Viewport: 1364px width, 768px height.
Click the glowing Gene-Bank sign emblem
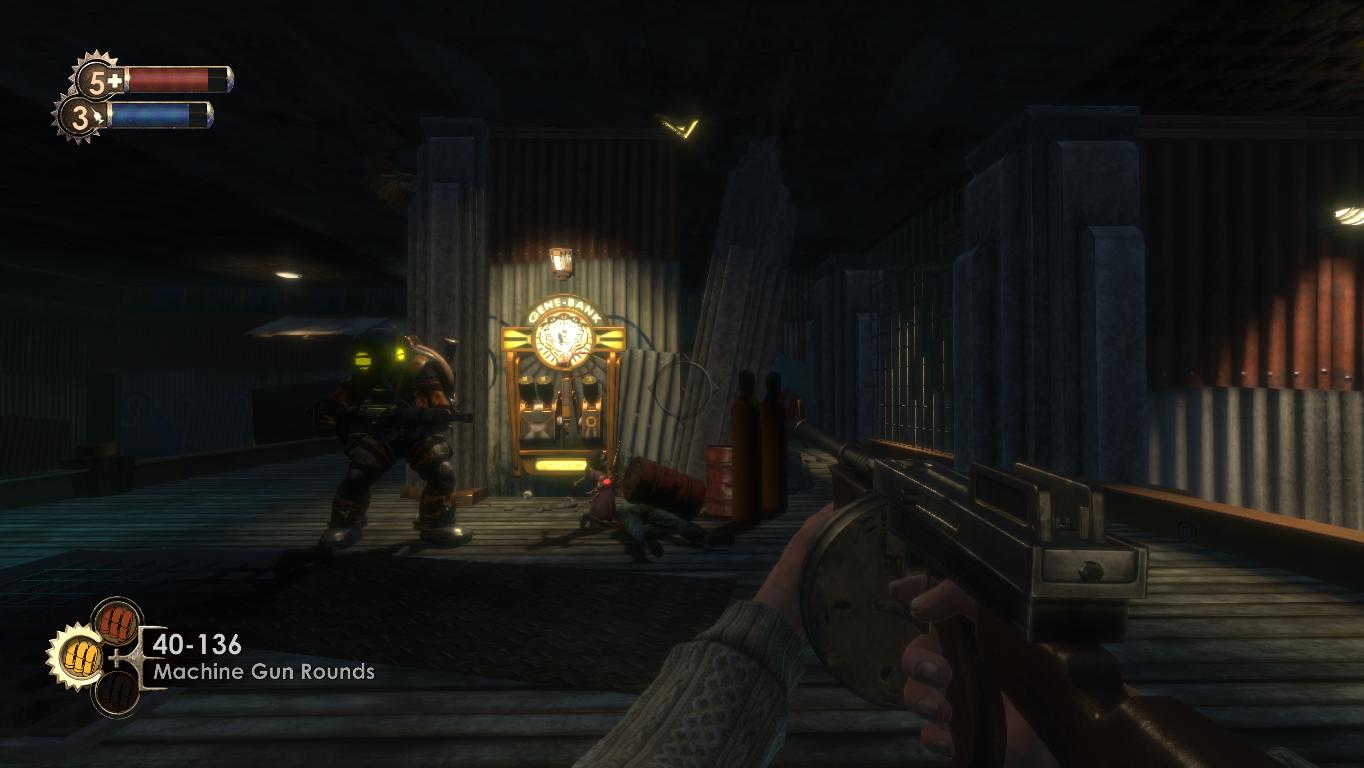click(562, 338)
